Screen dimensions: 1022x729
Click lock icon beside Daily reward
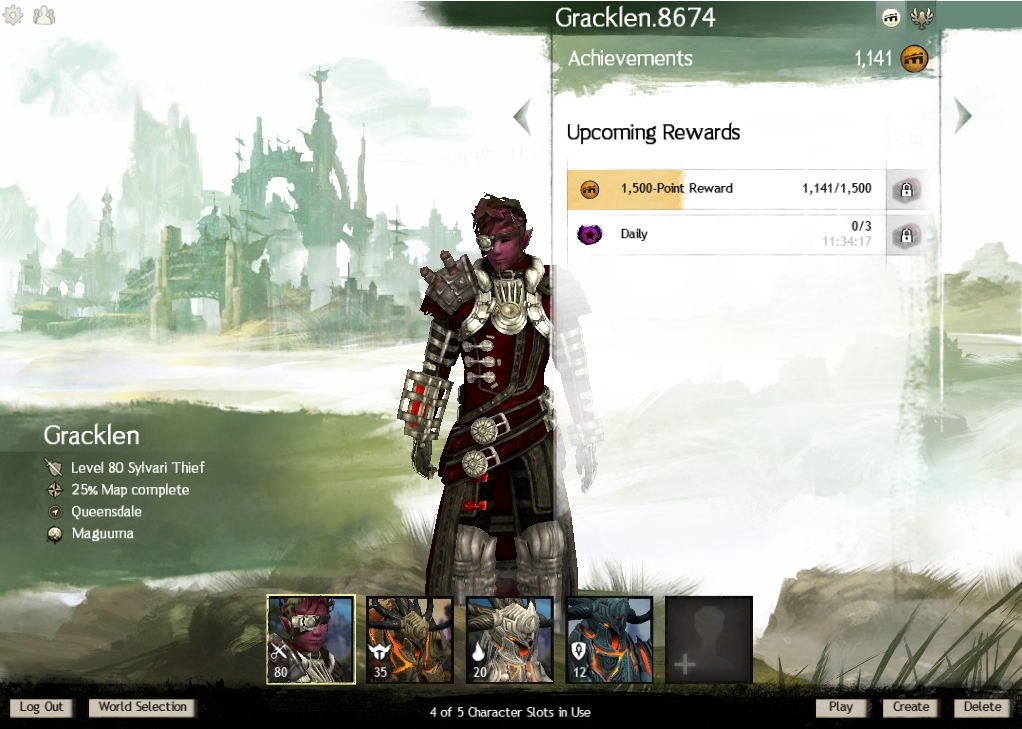906,236
